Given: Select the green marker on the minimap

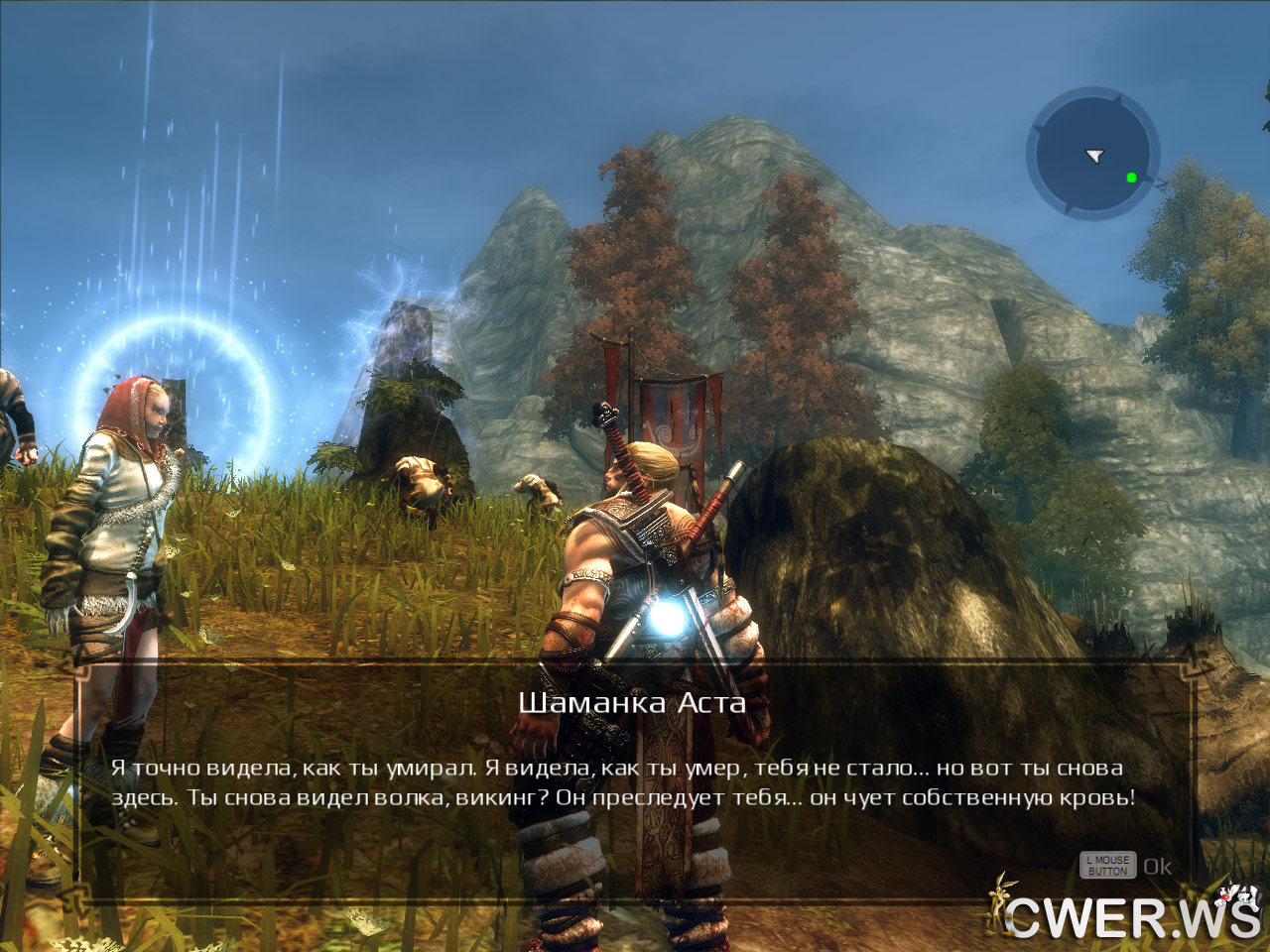Looking at the screenshot, I should 1131,178.
